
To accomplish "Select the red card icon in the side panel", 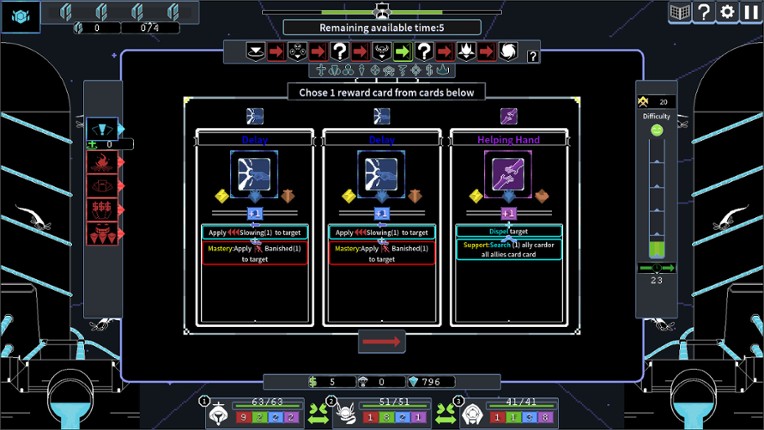I will coord(102,185).
